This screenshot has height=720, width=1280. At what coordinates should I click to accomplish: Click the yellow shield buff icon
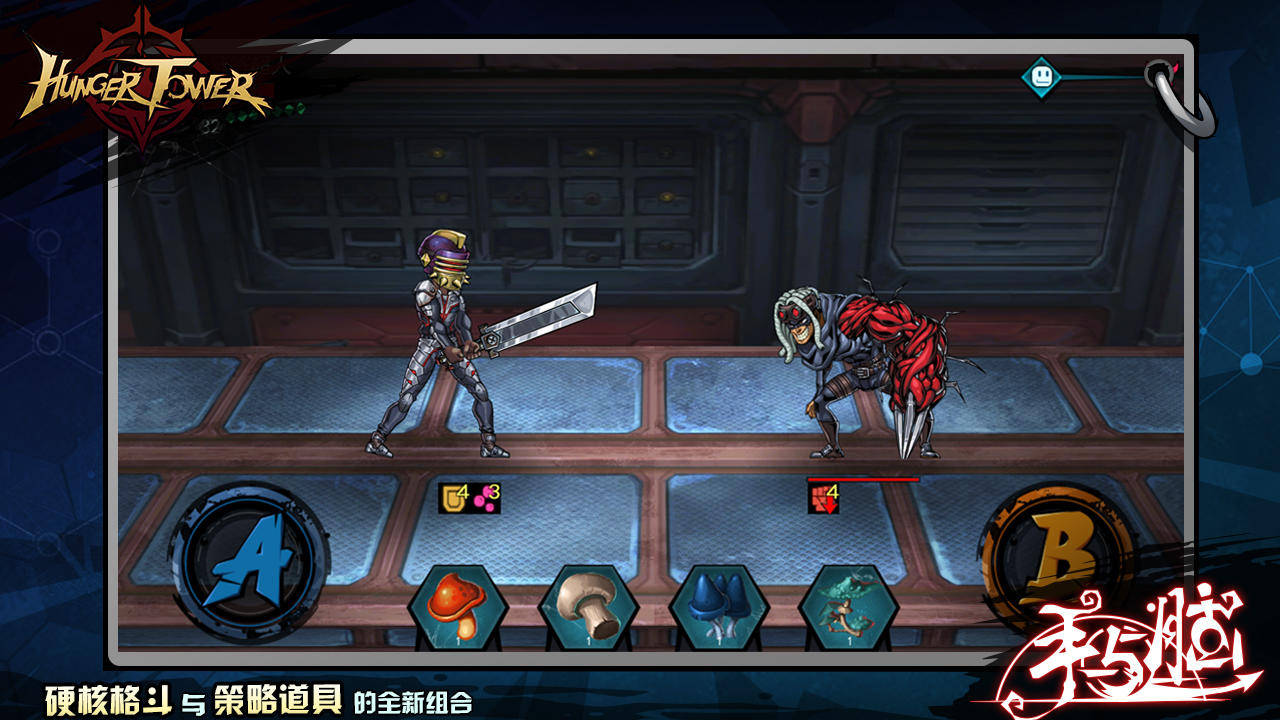click(x=450, y=497)
